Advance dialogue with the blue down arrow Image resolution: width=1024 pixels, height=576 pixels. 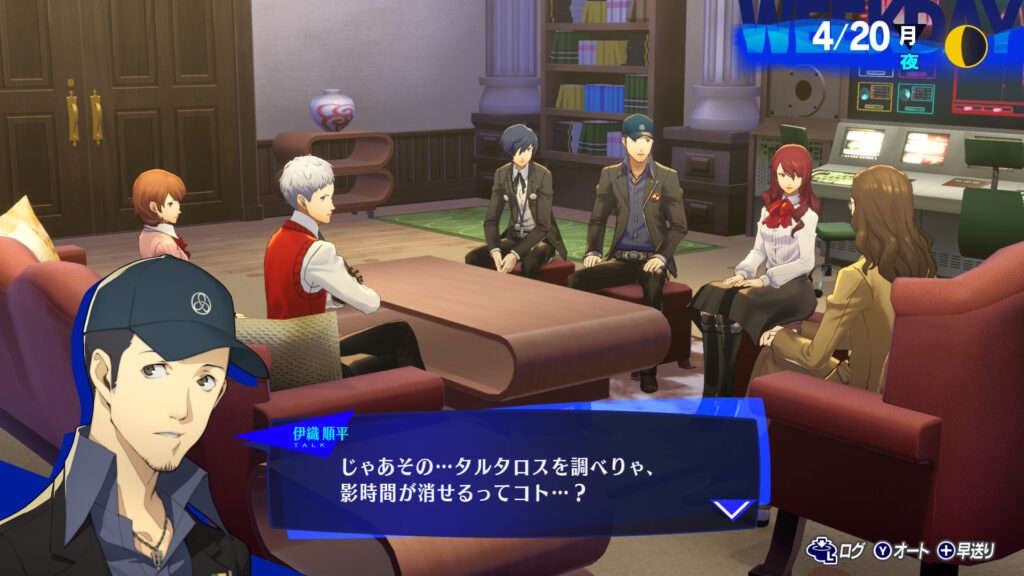click(733, 509)
